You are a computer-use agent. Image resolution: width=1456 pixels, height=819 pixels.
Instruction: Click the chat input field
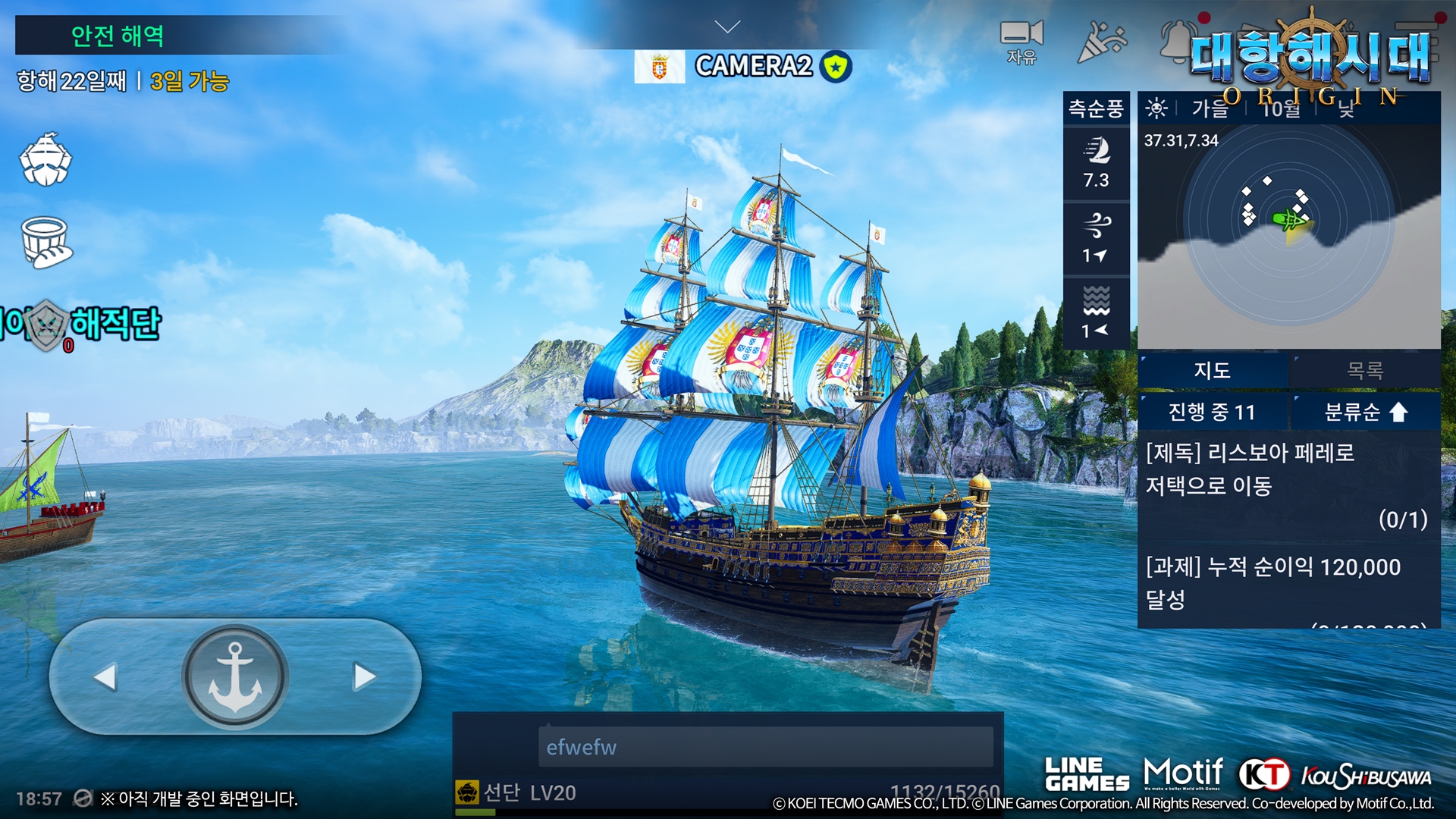pos(764,747)
